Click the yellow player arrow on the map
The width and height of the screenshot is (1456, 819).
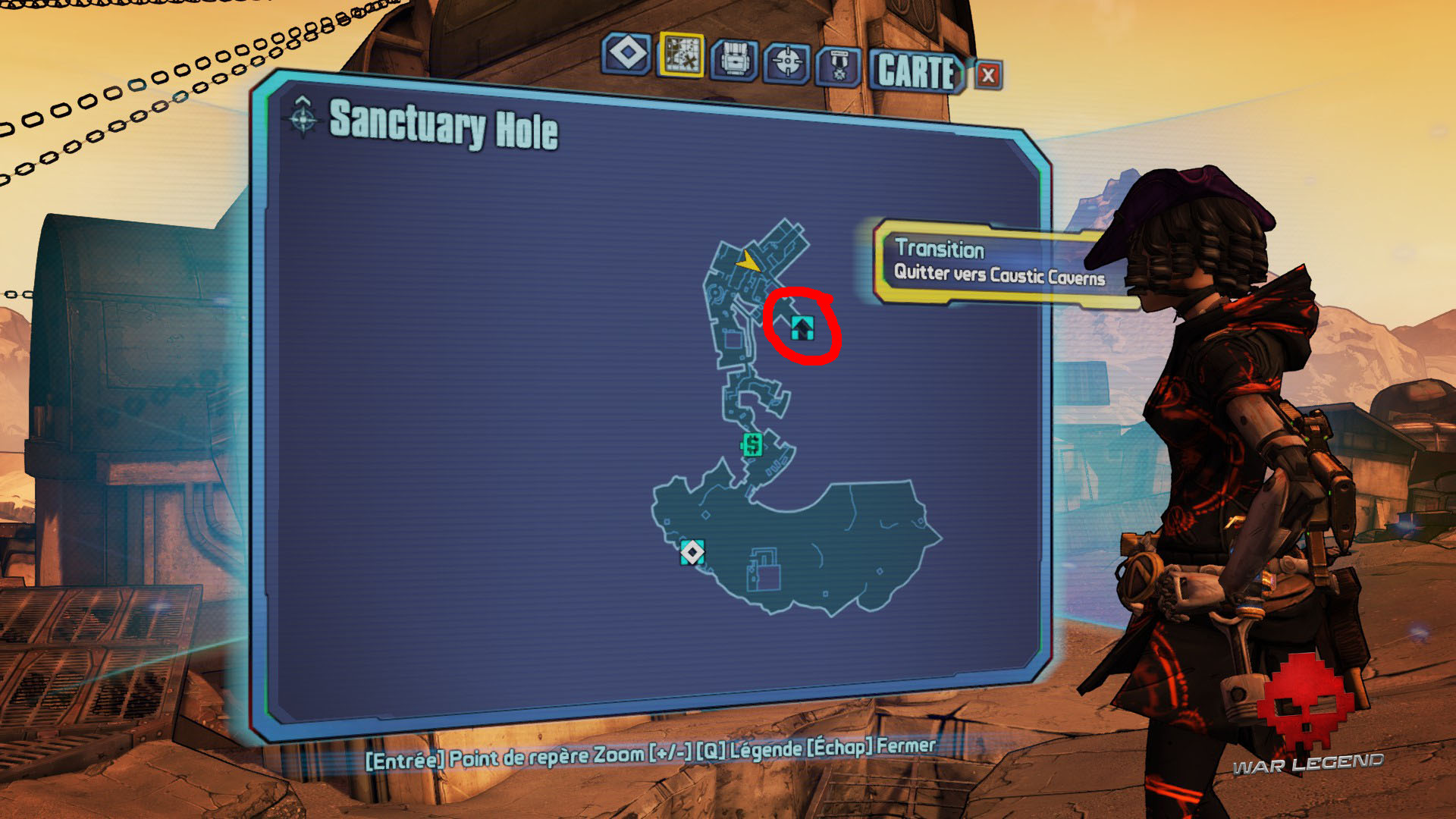pos(748,262)
